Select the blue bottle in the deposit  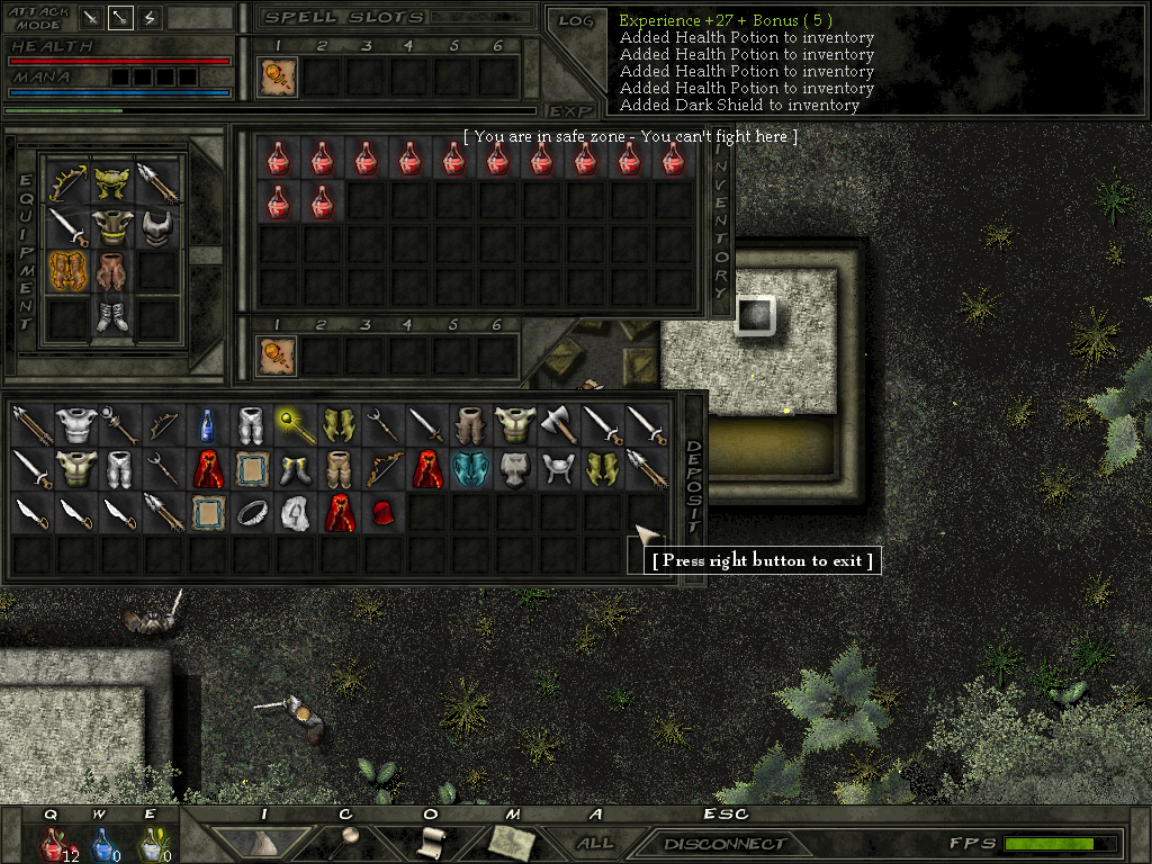tap(208, 425)
